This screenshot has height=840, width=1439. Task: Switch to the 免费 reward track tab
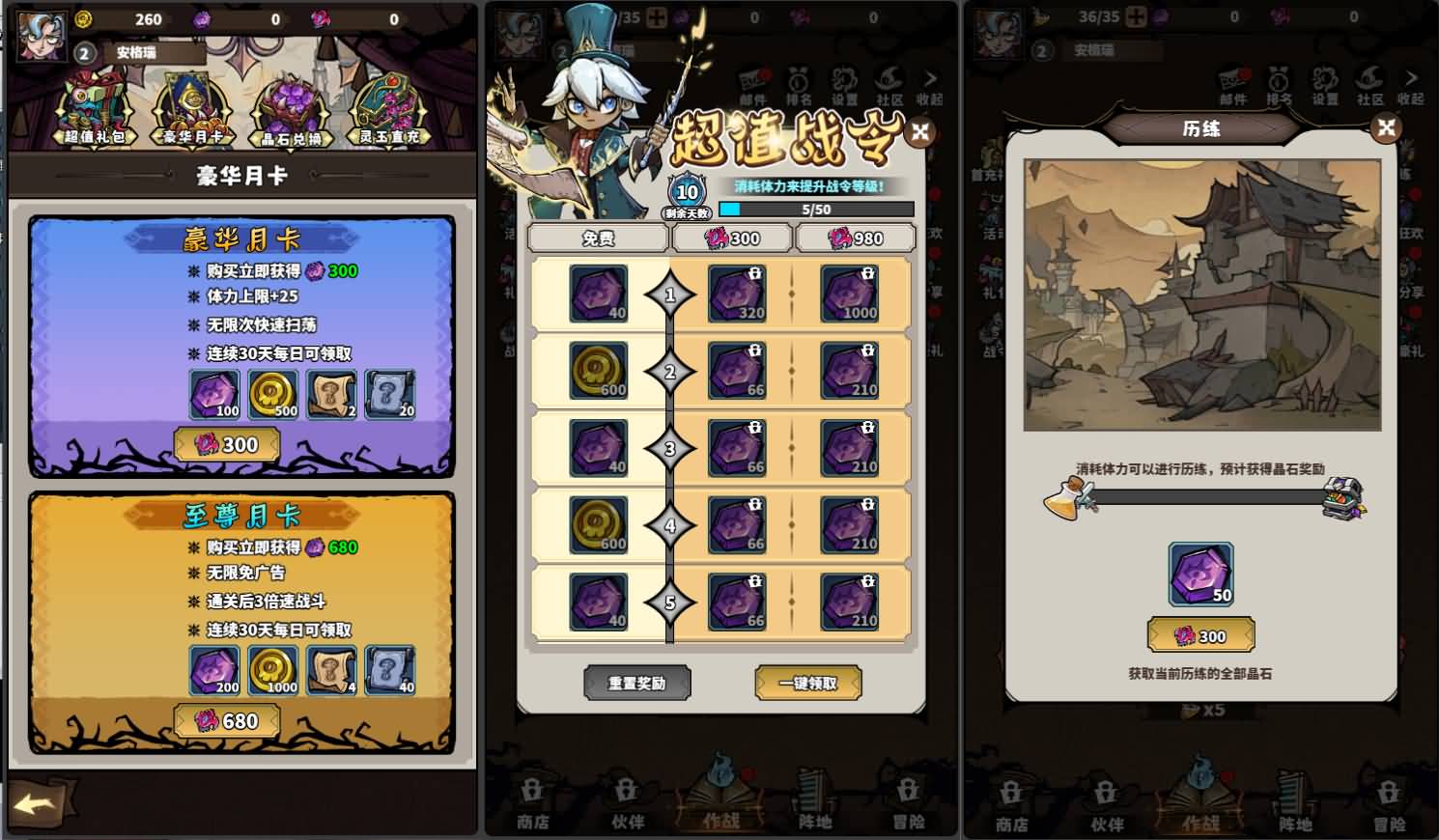(599, 238)
